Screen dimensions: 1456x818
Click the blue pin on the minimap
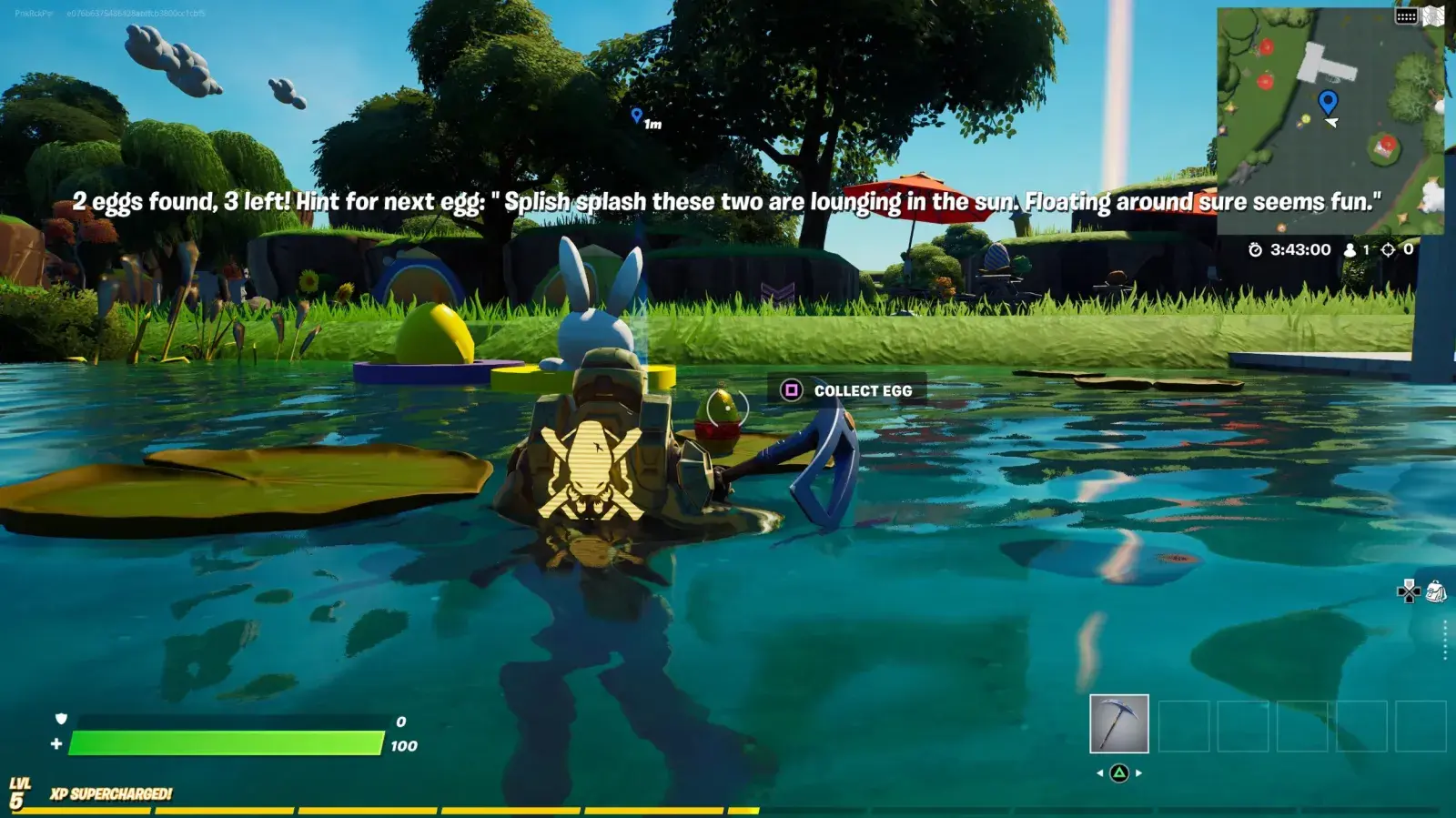point(1328,99)
